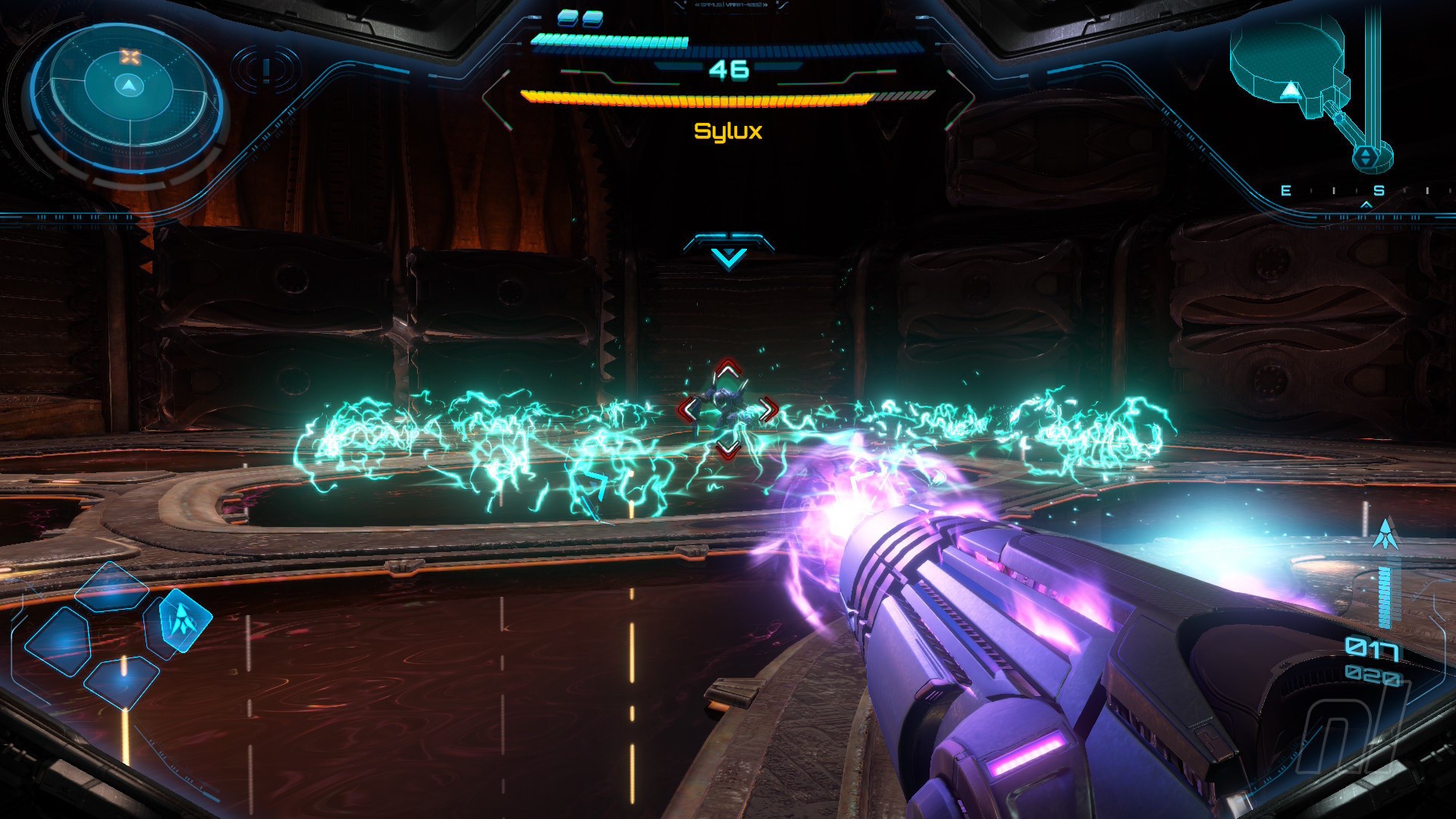1456x819 pixels.
Task: Click the red lock-on reticle on Sylux
Action: (x=727, y=410)
